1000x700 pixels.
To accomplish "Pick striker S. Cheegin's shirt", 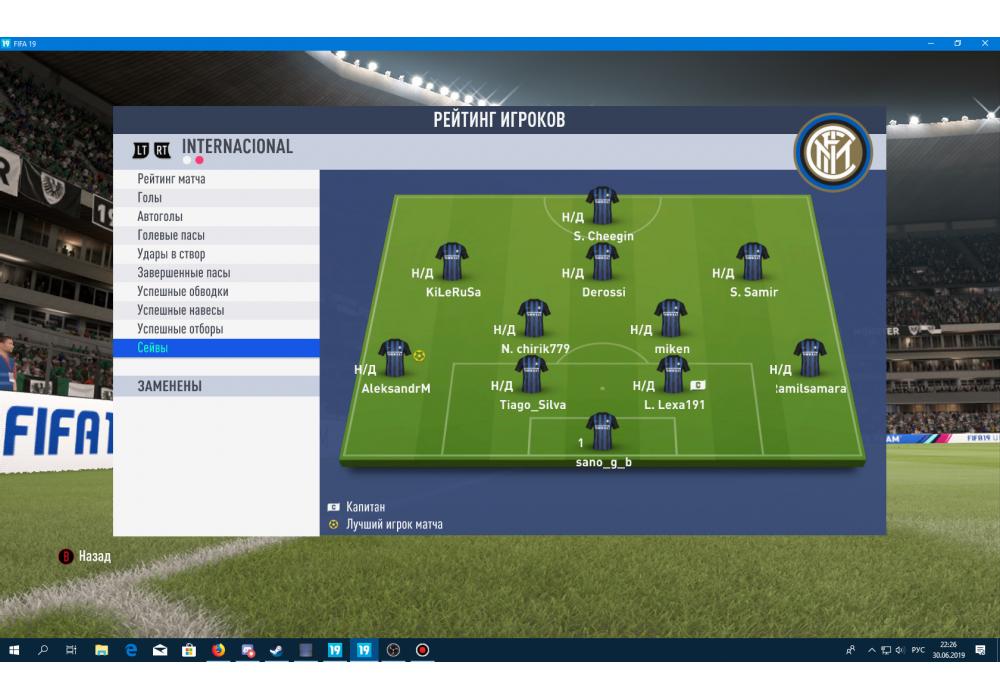I will pyautogui.click(x=602, y=206).
